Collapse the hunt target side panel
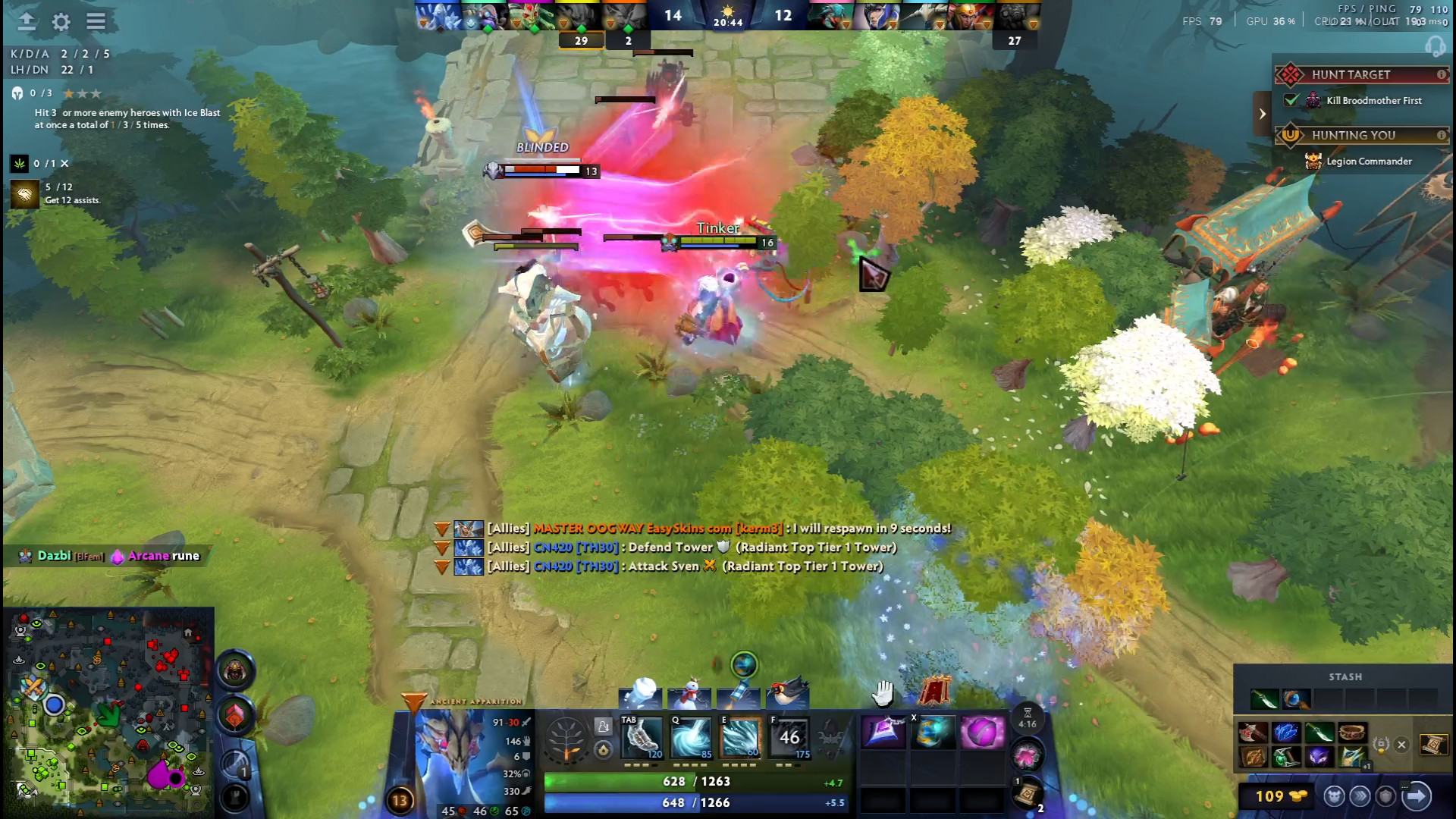This screenshot has width=1456, height=819. click(x=1262, y=114)
